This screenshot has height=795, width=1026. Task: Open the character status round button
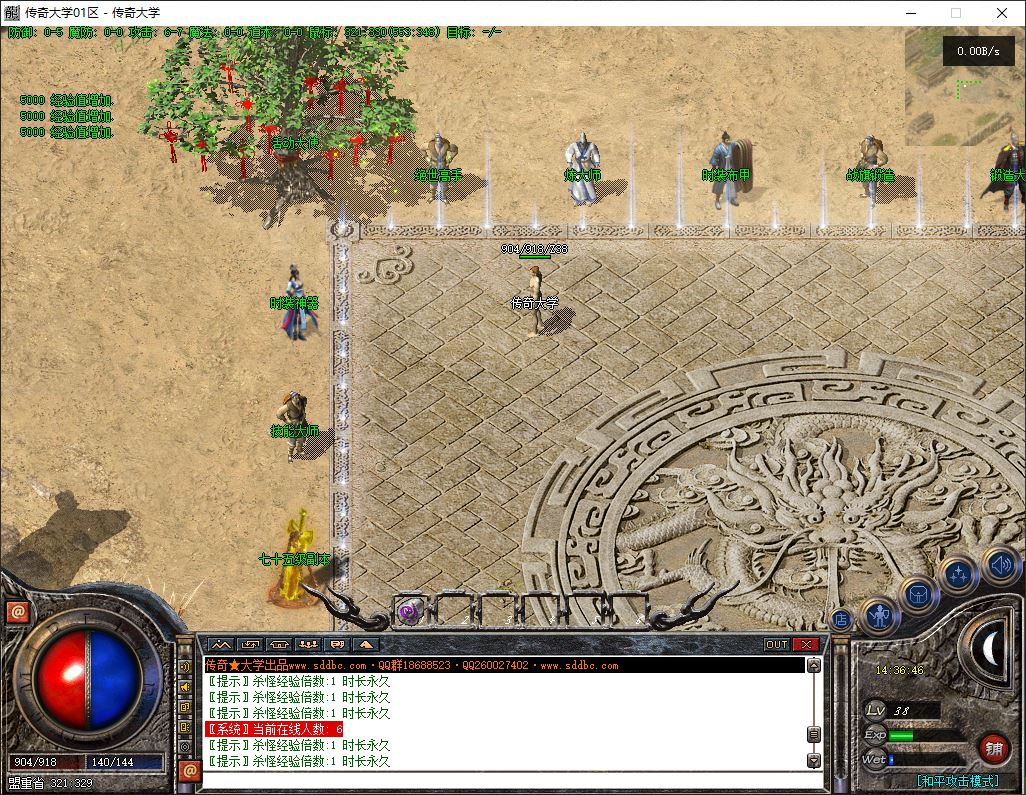pyautogui.click(x=879, y=615)
